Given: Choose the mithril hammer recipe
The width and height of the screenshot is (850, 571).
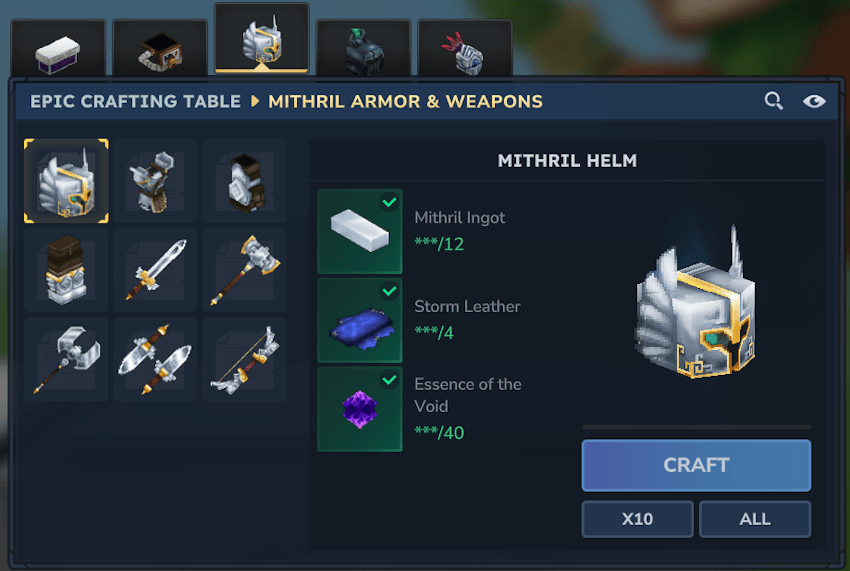Looking at the screenshot, I should [244, 270].
